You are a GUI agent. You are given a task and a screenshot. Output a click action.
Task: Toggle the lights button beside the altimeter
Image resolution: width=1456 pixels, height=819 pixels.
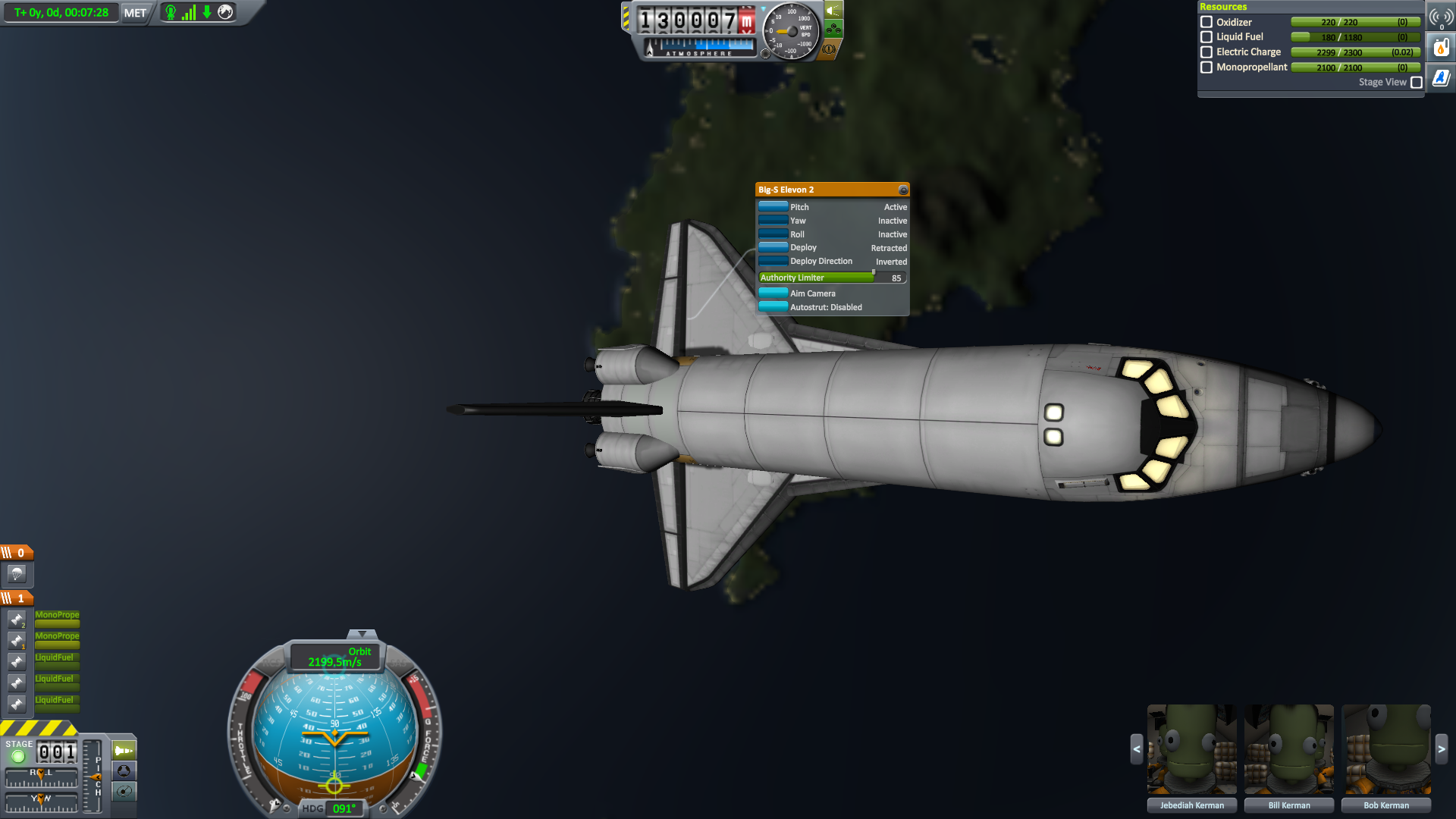point(833,11)
